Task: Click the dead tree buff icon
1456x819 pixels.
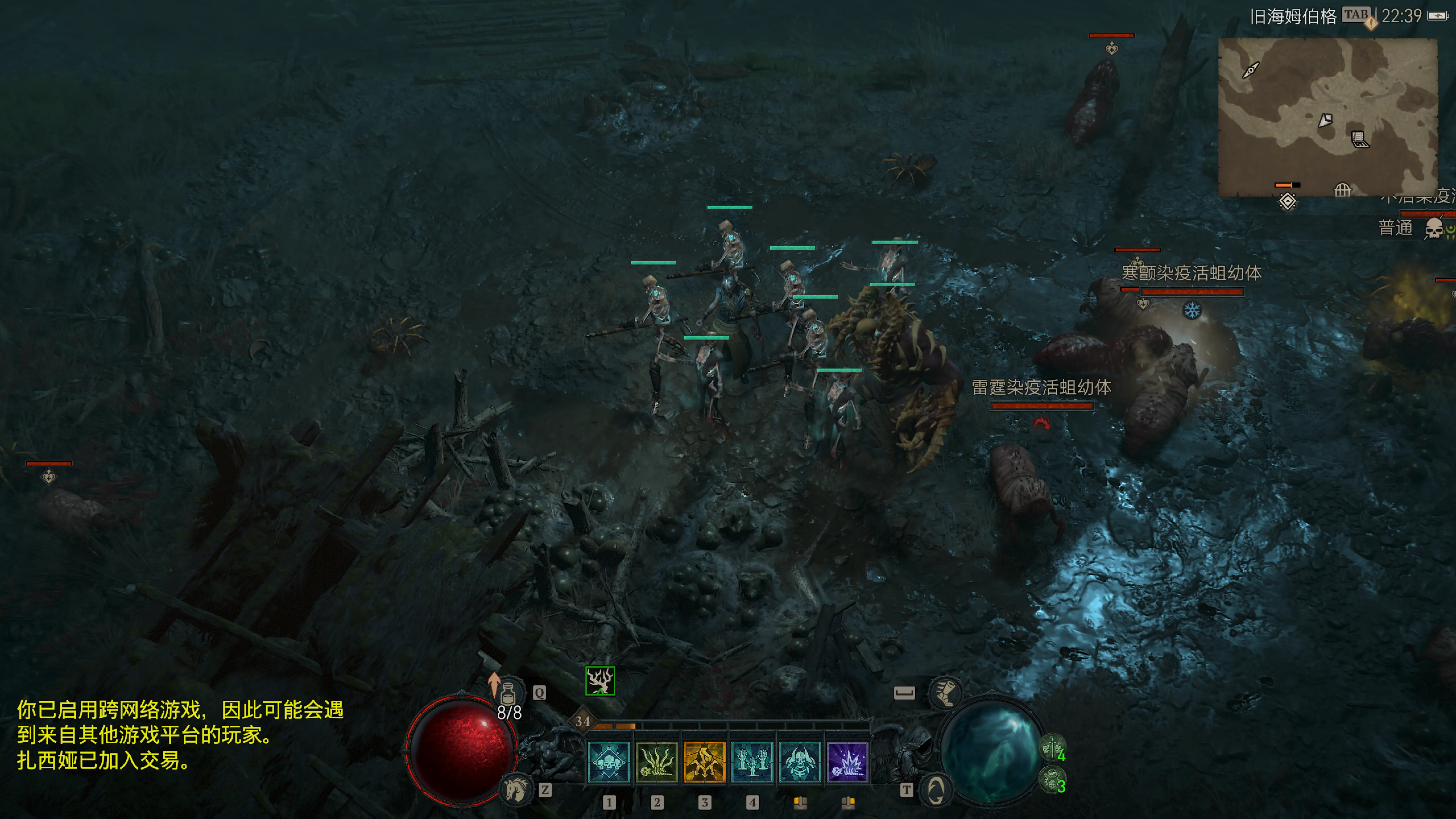Action: [x=600, y=681]
